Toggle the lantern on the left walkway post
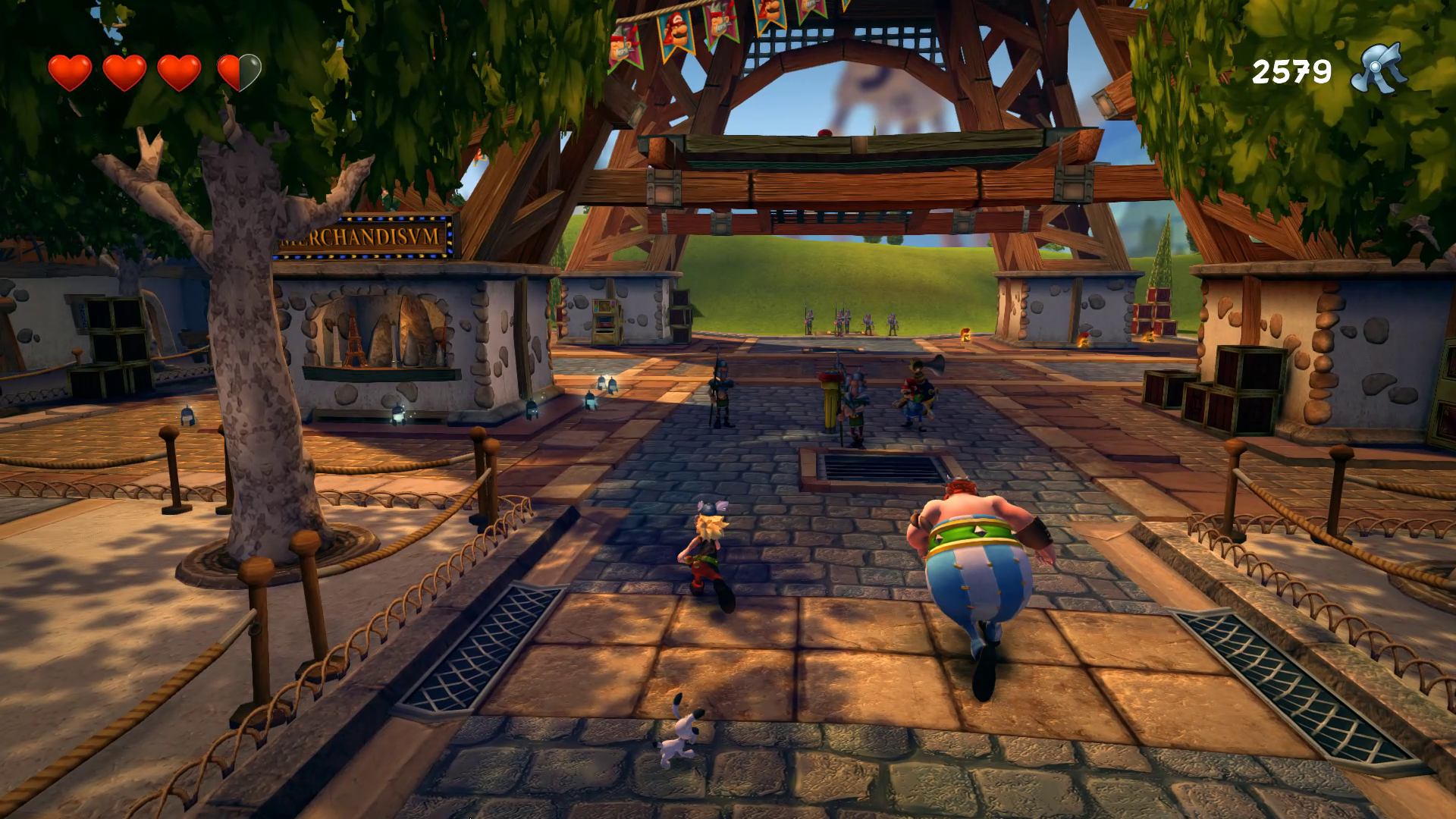 (187, 413)
